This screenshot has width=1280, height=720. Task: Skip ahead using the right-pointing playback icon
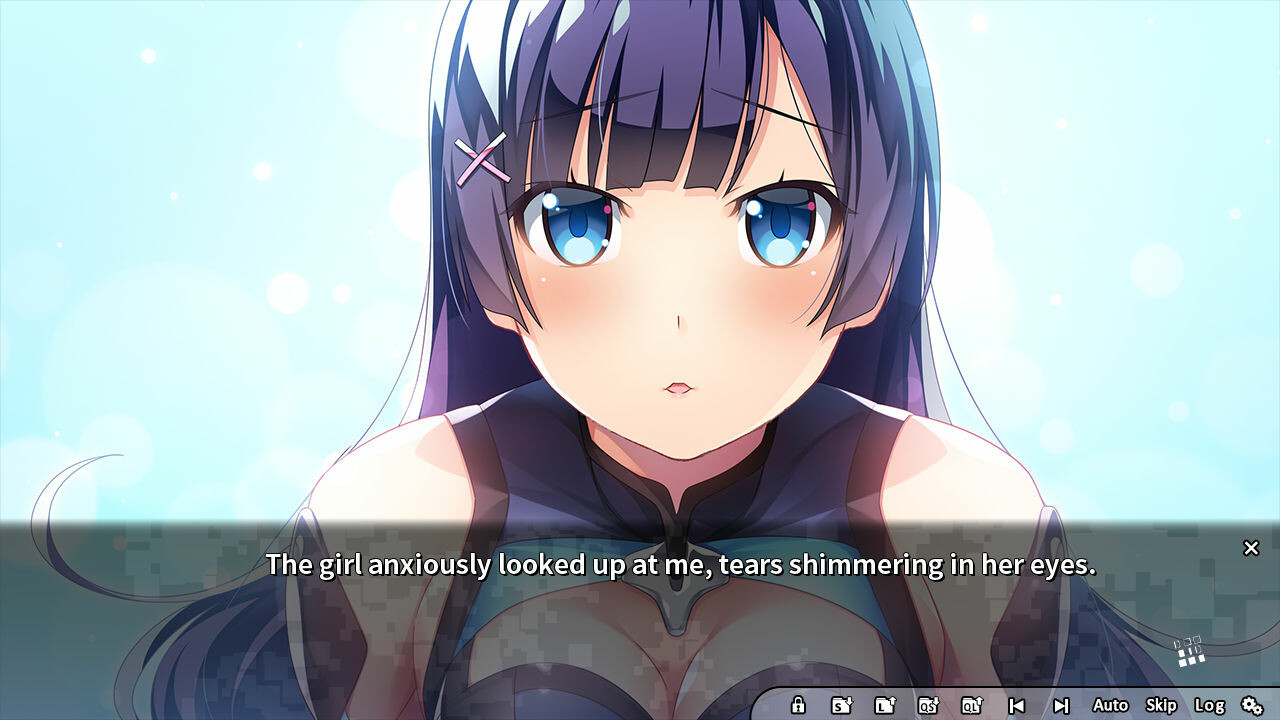[1063, 705]
